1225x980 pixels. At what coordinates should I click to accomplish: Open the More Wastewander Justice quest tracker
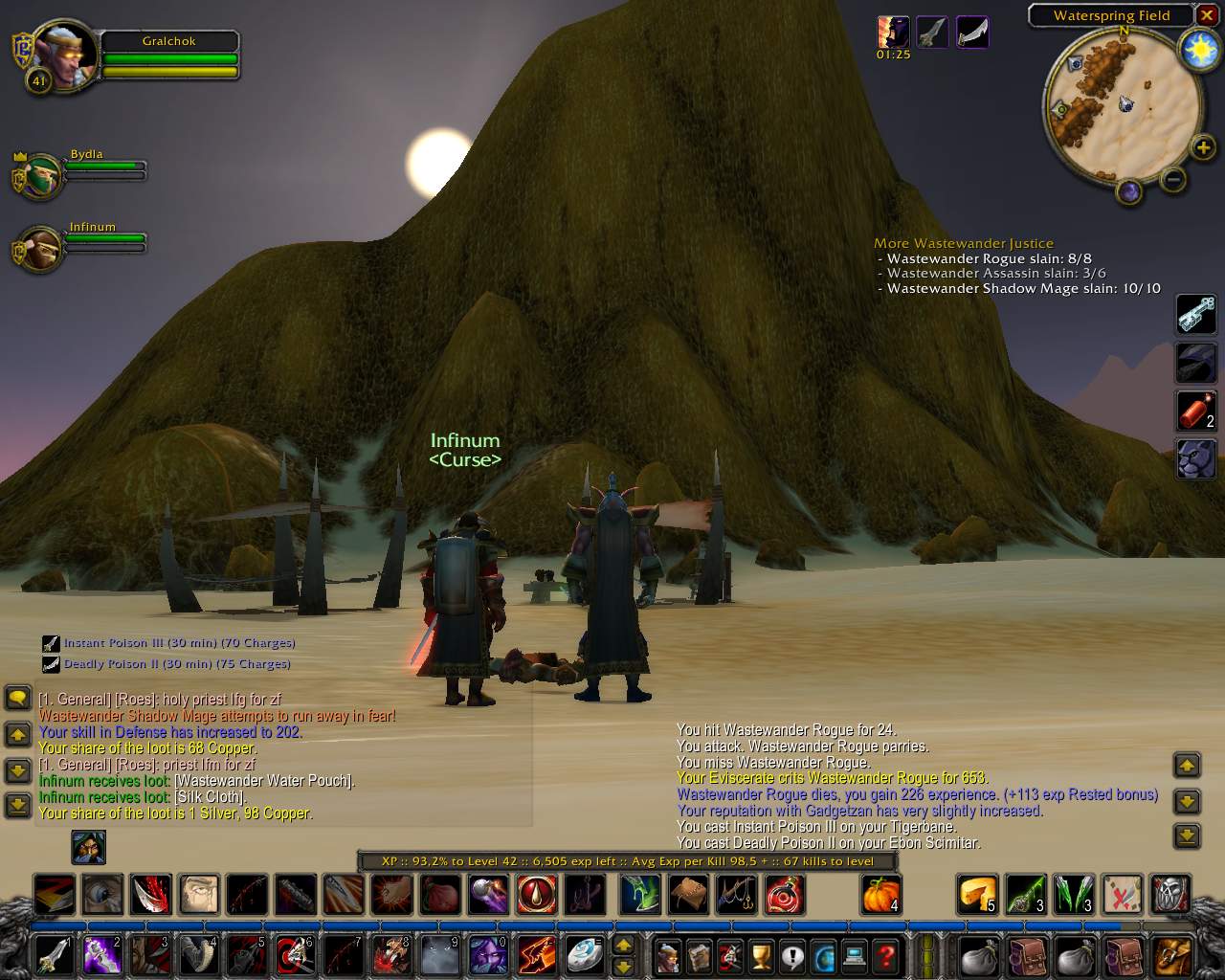coord(963,243)
